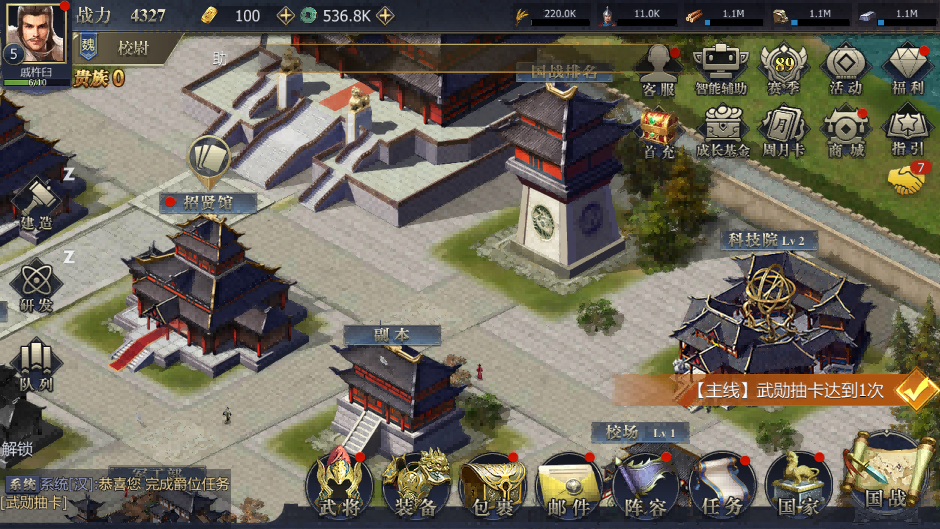View the 赛季 season badge
This screenshot has width=940, height=529.
784,68
